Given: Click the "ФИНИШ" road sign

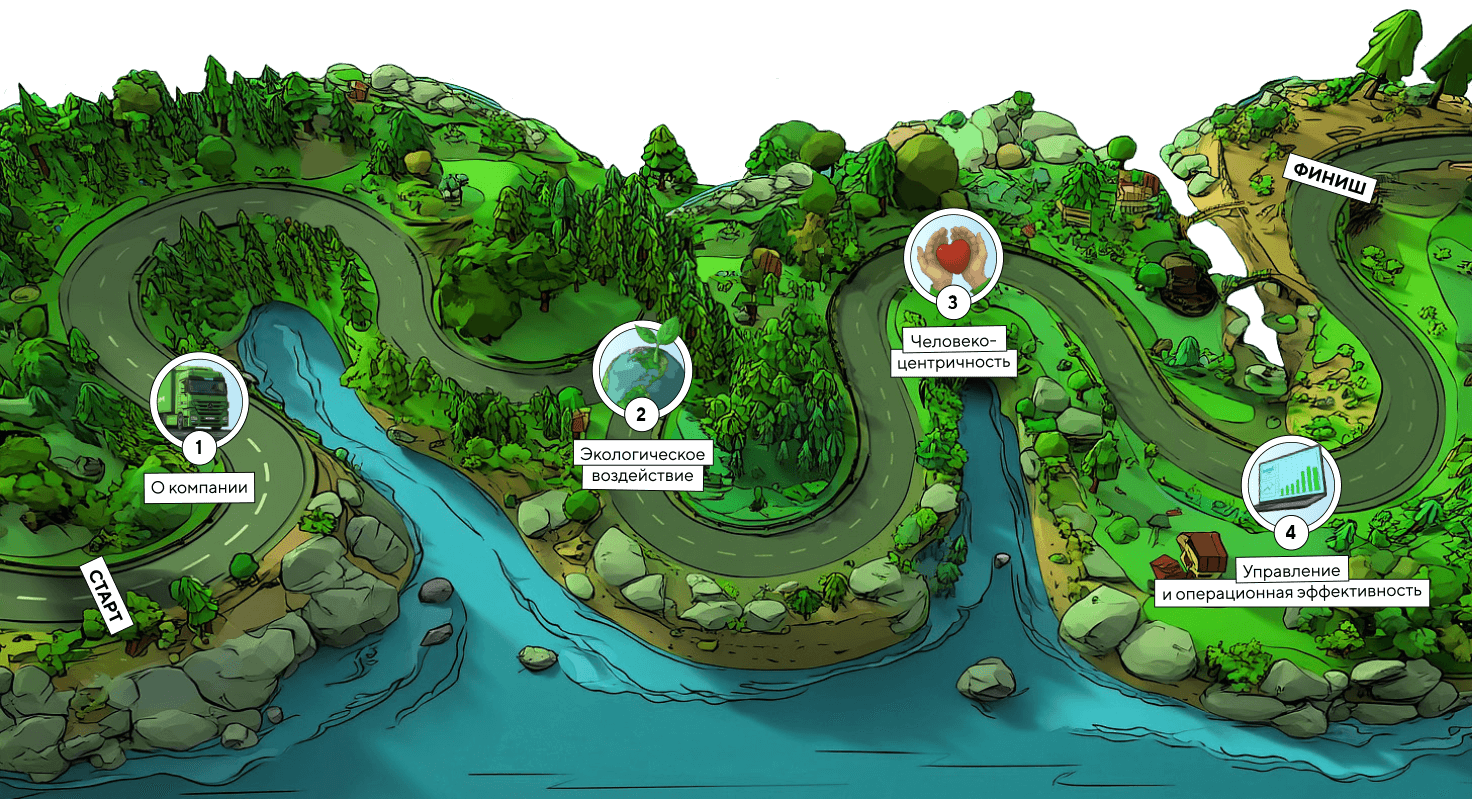Looking at the screenshot, I should [x=1329, y=180].
